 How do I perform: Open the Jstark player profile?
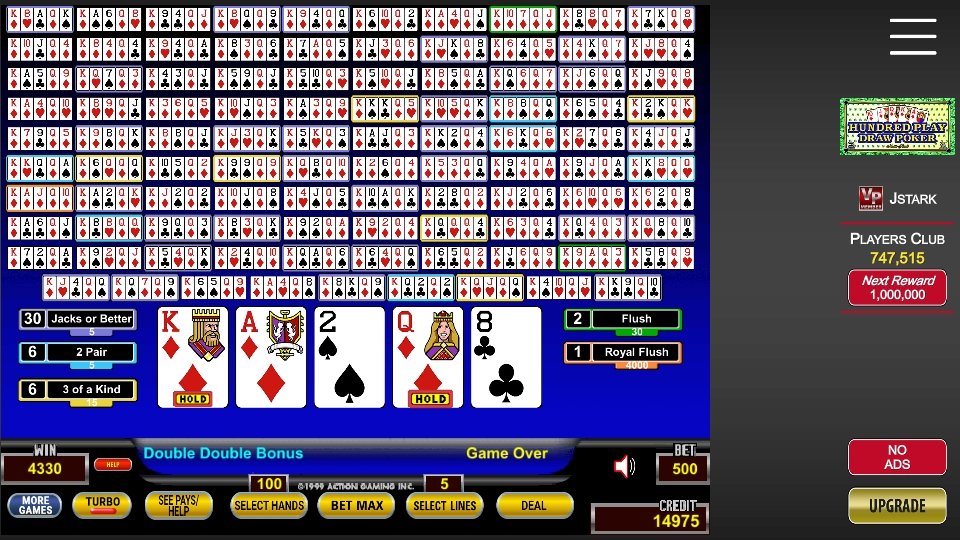click(x=898, y=198)
